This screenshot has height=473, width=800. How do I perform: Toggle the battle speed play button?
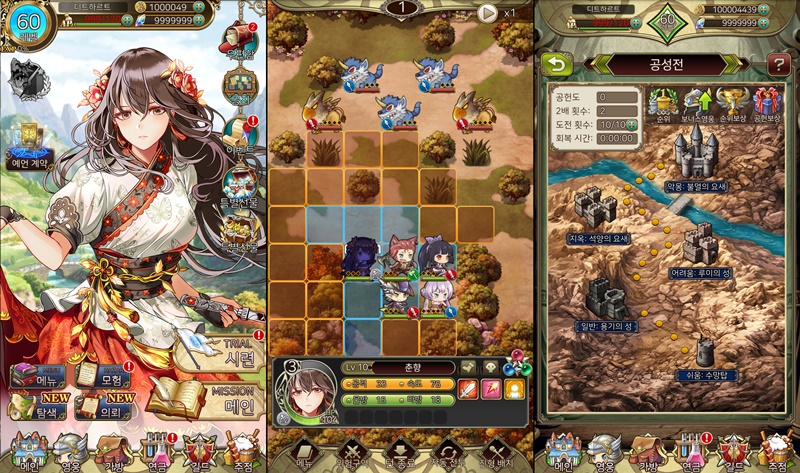coord(487,13)
